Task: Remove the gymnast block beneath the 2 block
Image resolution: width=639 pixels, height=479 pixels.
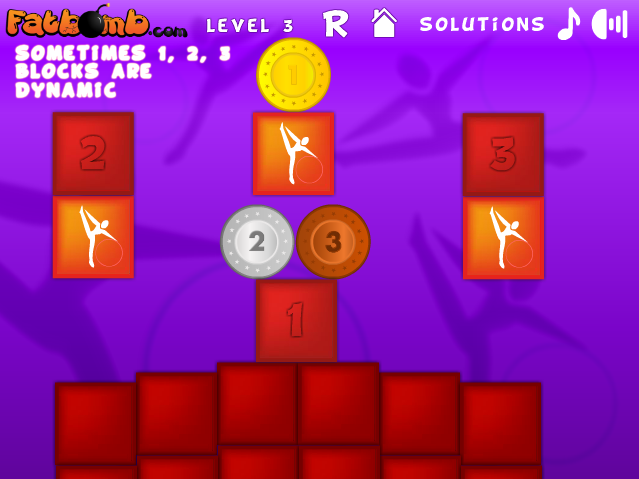Action: pyautogui.click(x=93, y=237)
